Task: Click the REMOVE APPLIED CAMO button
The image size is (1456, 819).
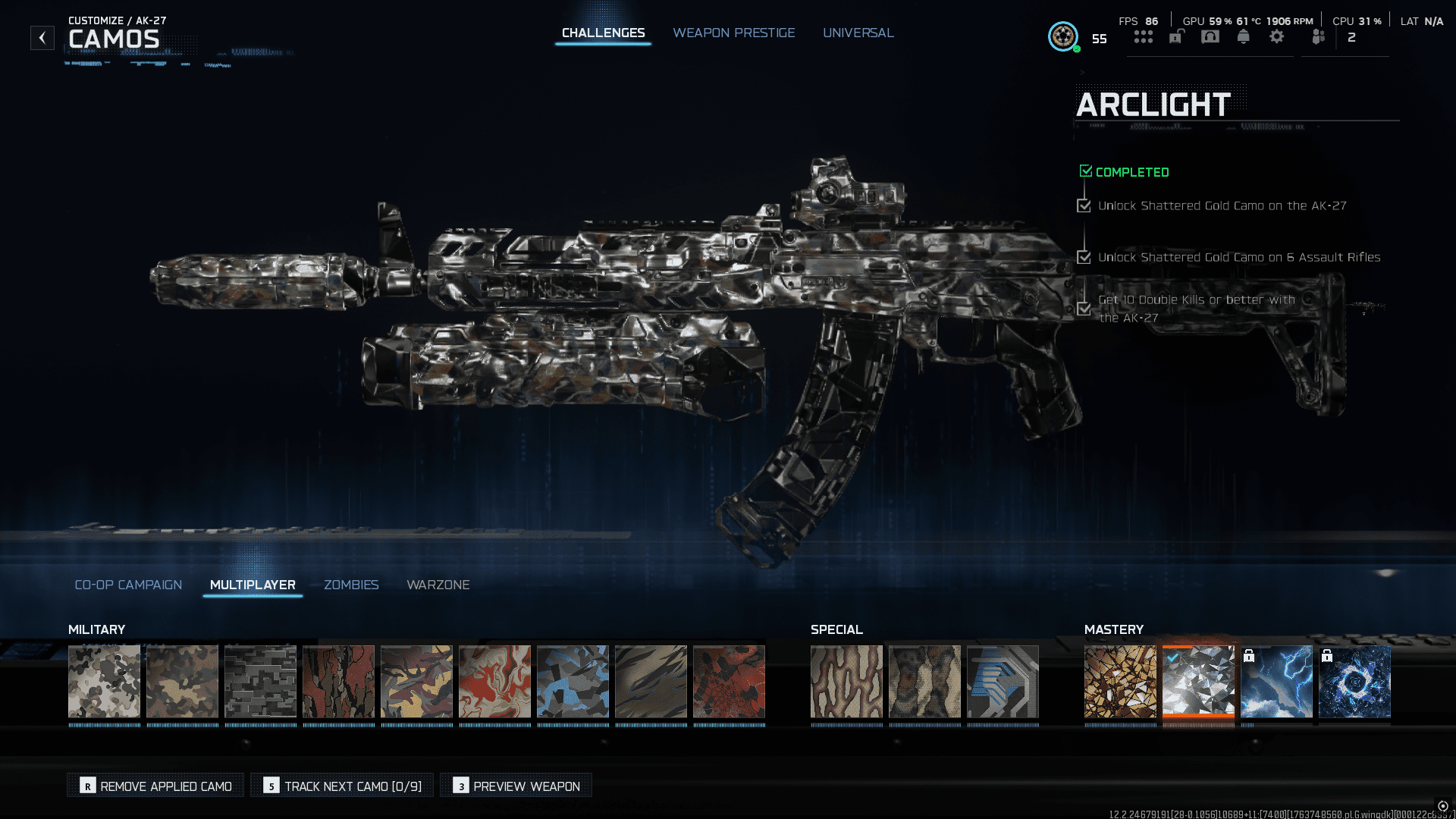Action: pyautogui.click(x=155, y=786)
